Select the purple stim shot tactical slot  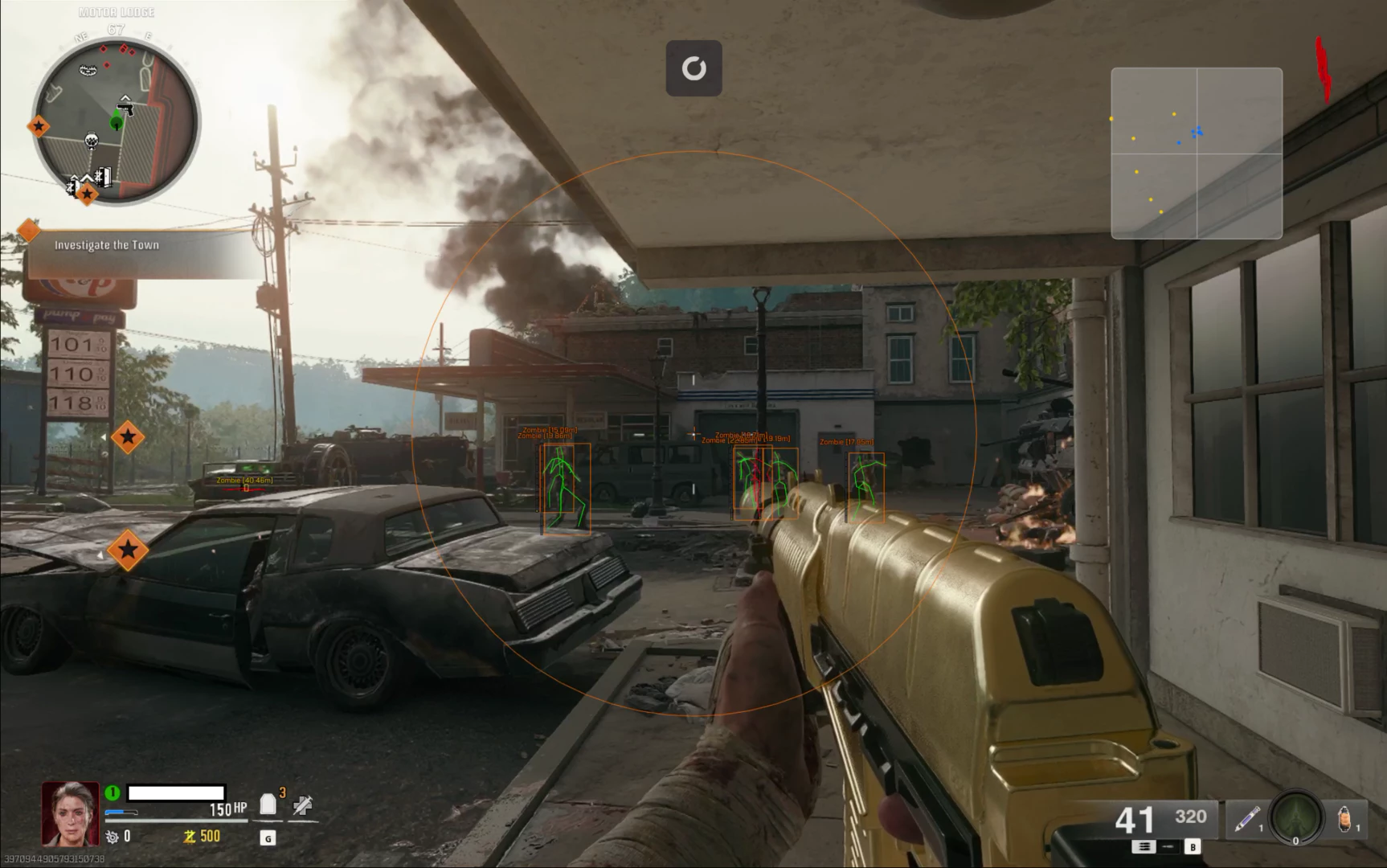coord(1246,821)
